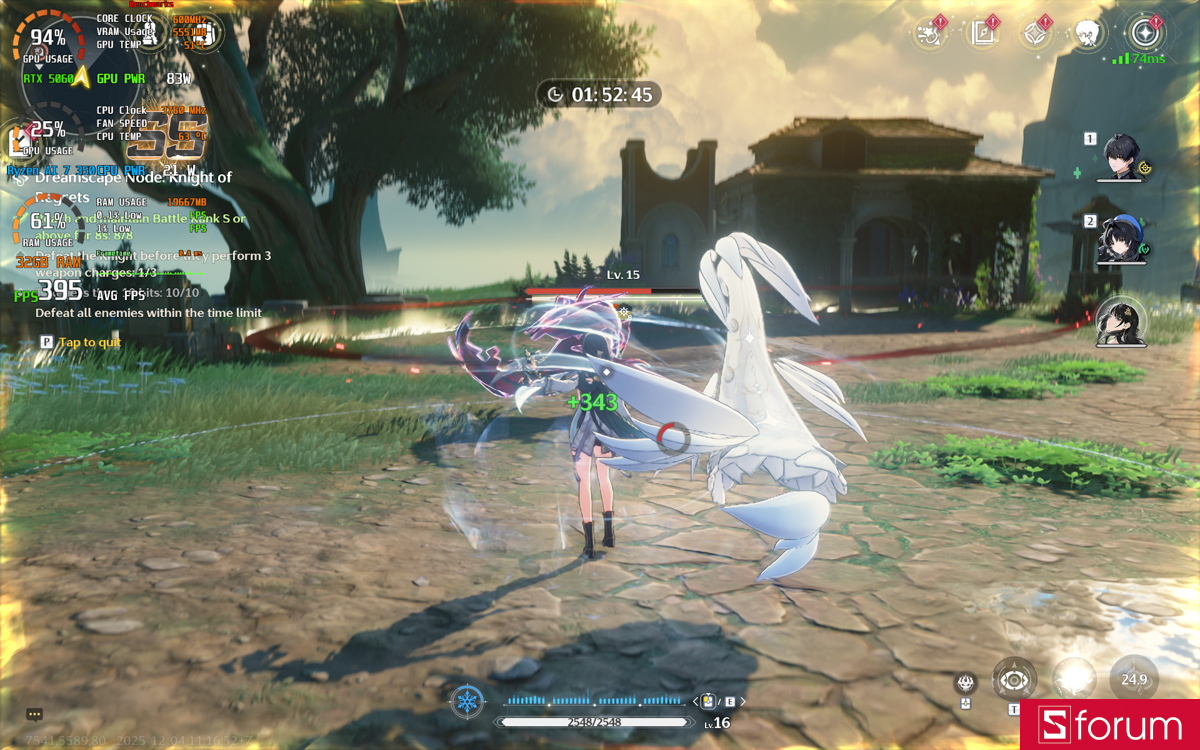The height and width of the screenshot is (750, 1200).
Task: Open the four-pointed star badge icon
Action: (1035, 34)
